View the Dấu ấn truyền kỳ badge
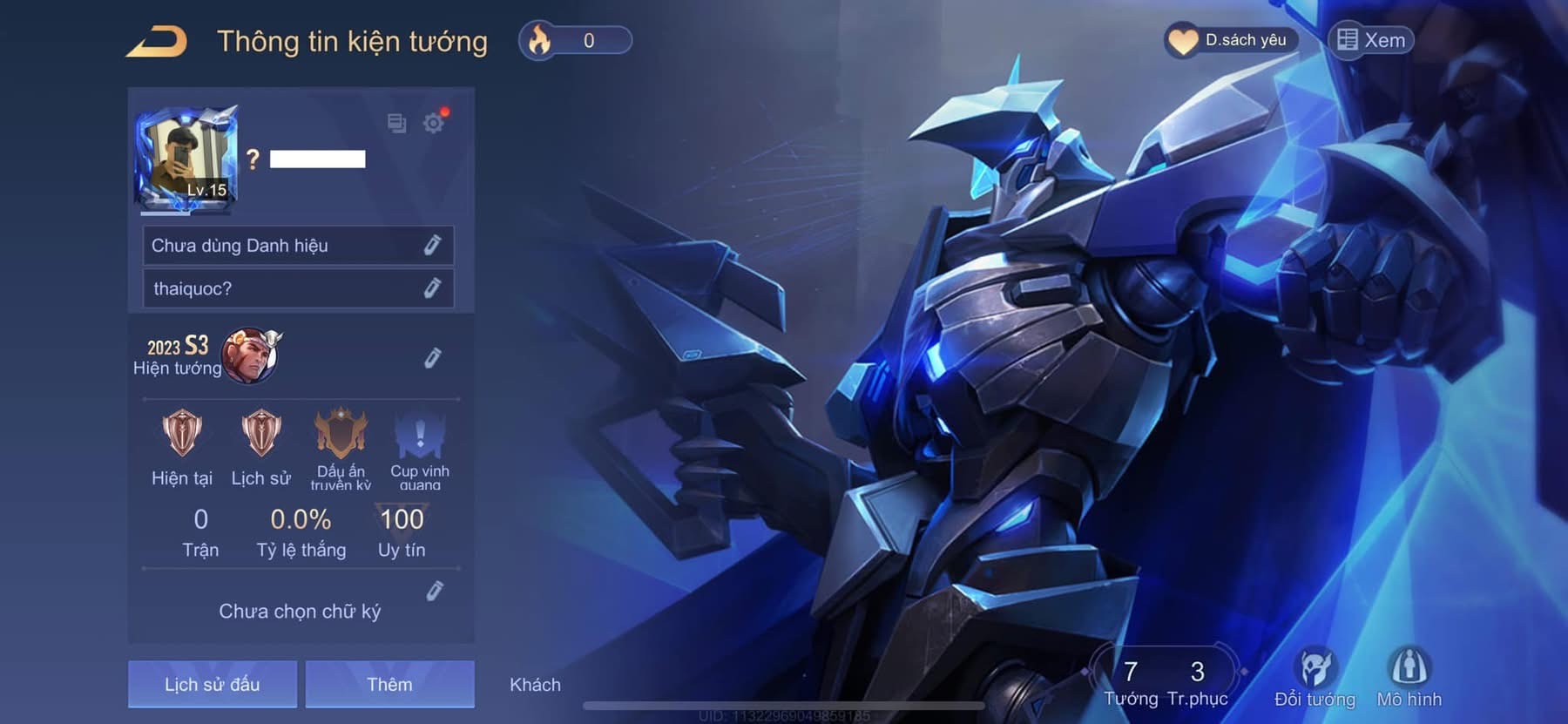This screenshot has height=724, width=1568. 341,434
